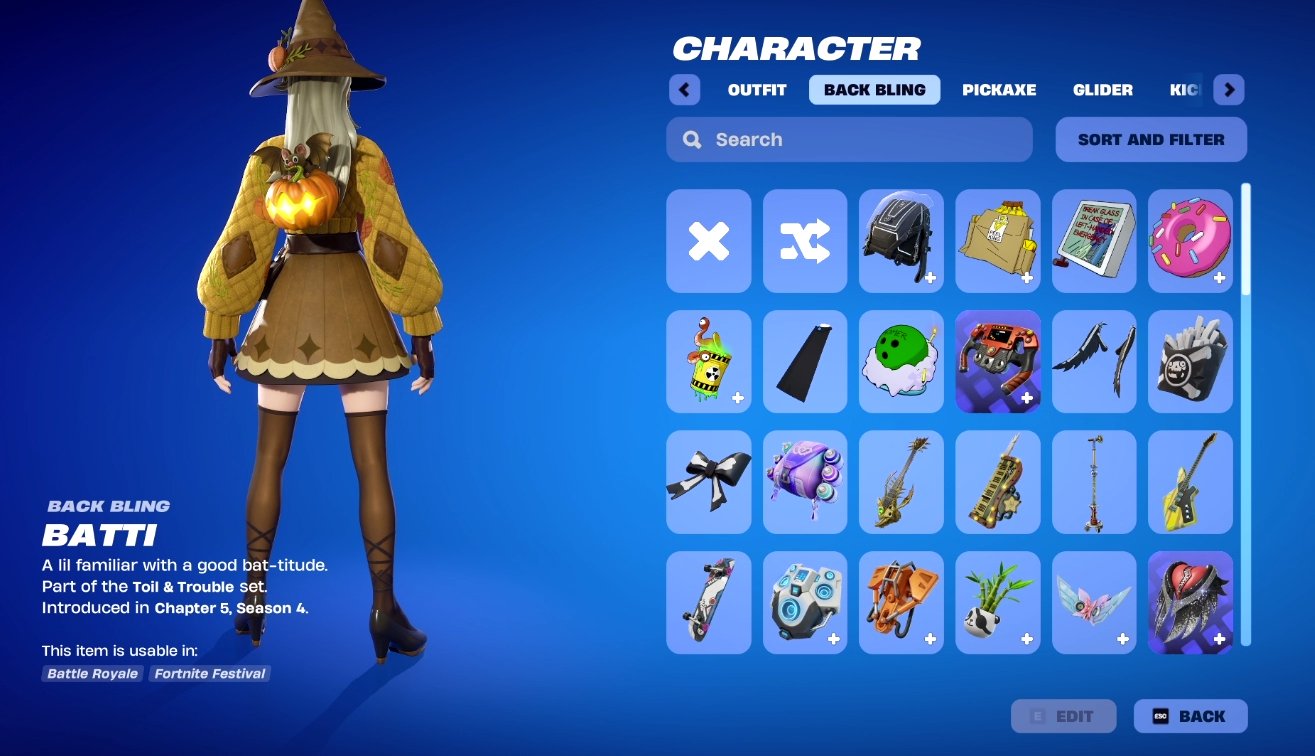Select the black bow back bling
Screen dimensions: 1315x756
(708, 482)
